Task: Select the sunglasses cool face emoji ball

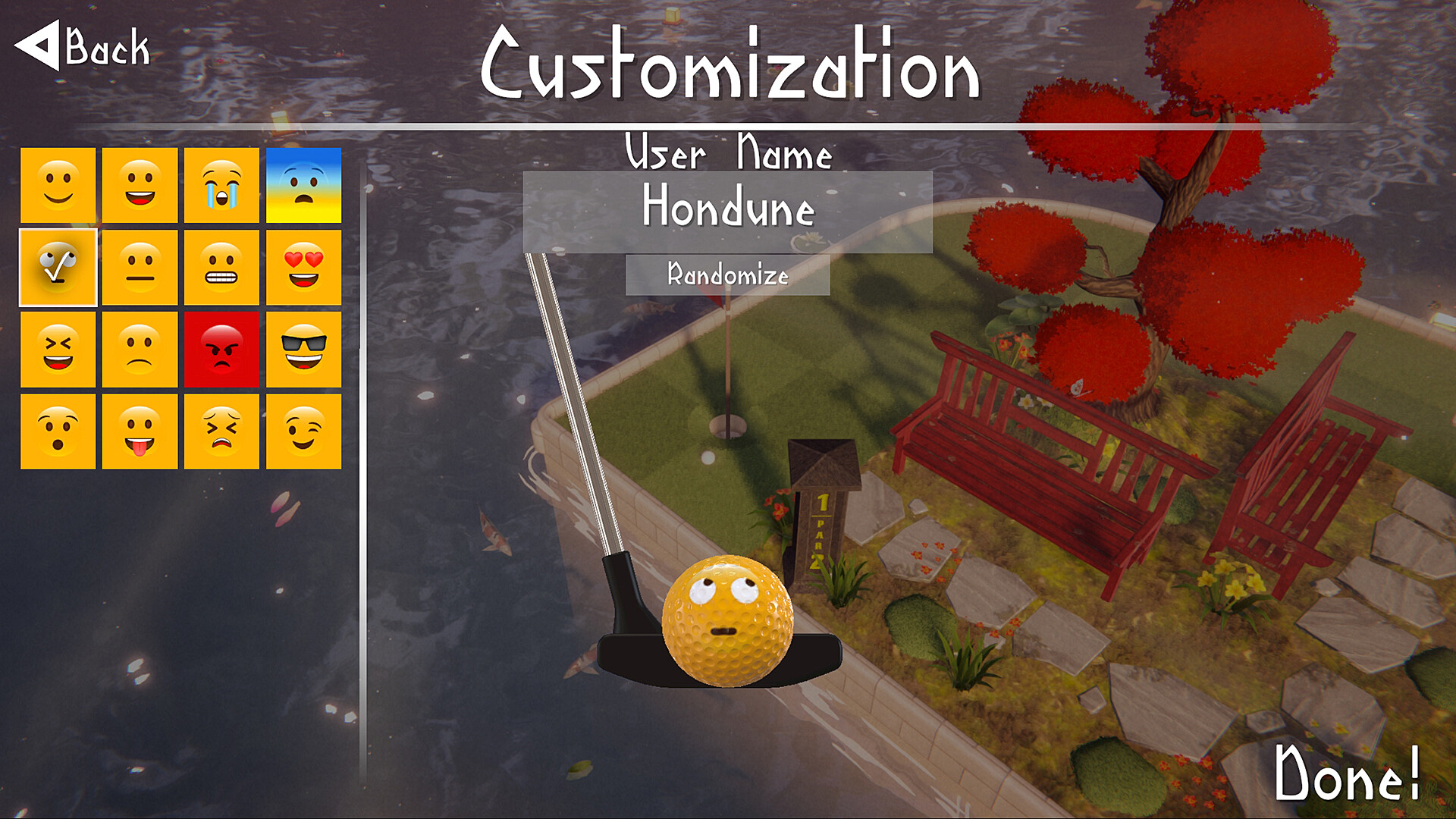Action: click(x=303, y=350)
